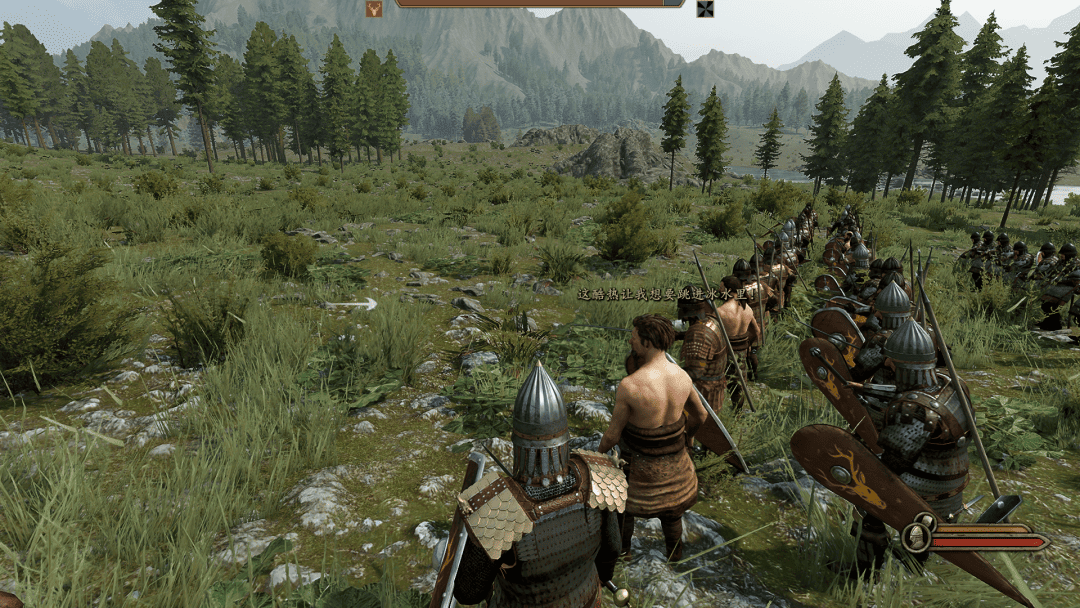Click the black cross enemy banner icon
Image resolution: width=1080 pixels, height=608 pixels.
coord(705,9)
